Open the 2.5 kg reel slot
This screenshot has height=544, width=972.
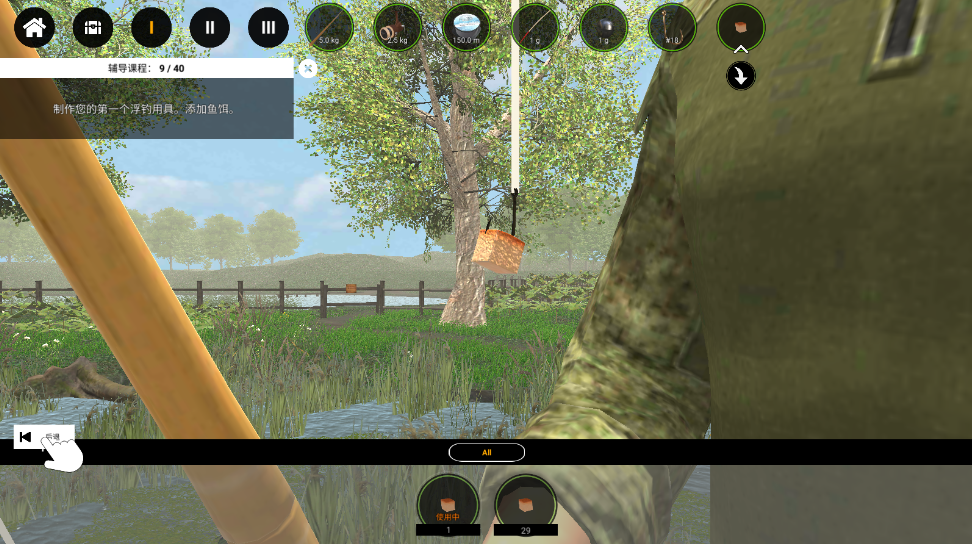tap(398, 27)
